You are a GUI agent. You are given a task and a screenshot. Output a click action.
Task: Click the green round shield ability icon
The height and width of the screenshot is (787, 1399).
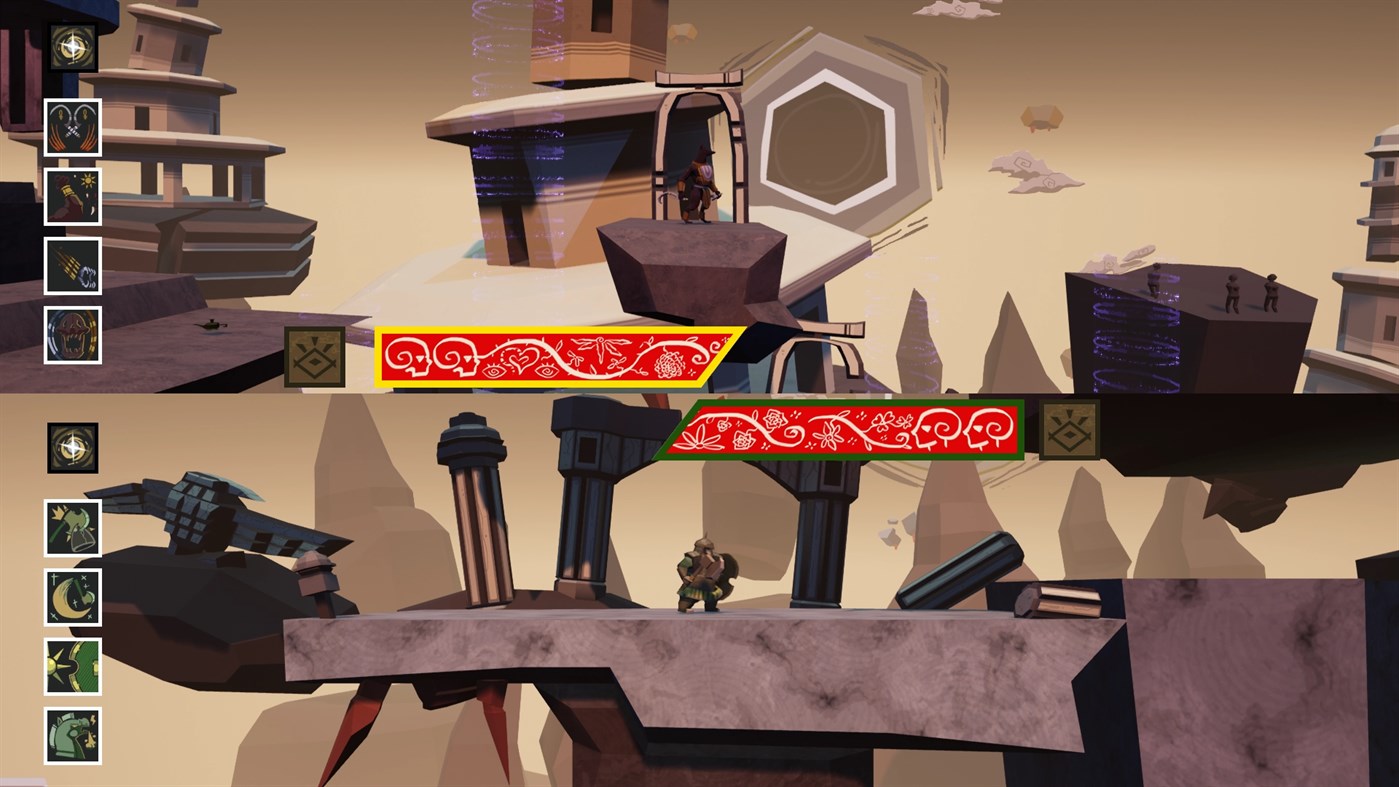(71, 666)
